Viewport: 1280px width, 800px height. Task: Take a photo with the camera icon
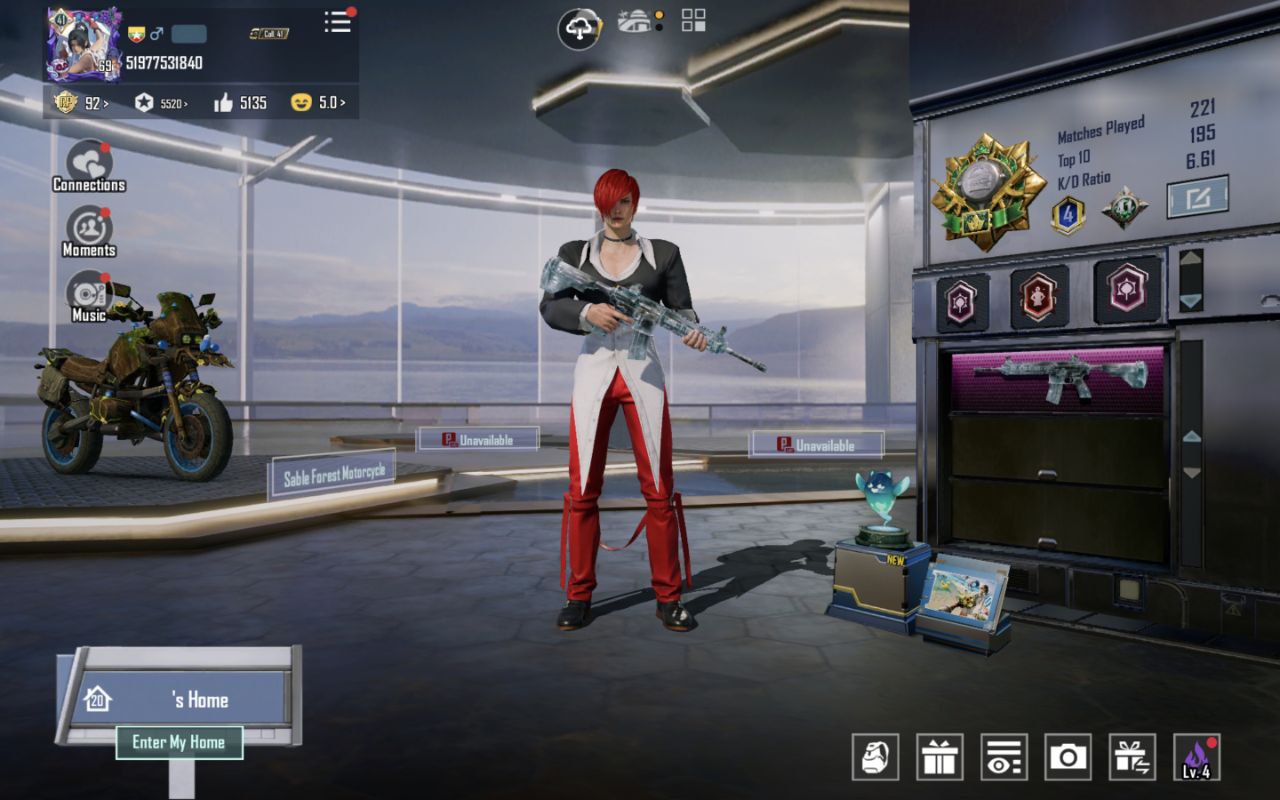coord(1068,757)
